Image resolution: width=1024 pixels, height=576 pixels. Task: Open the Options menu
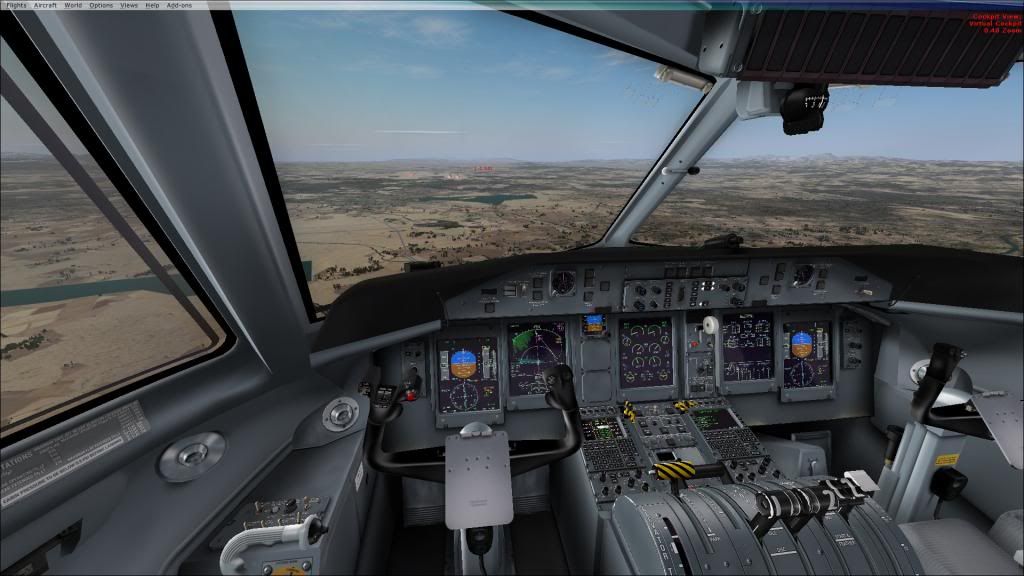[101, 5]
